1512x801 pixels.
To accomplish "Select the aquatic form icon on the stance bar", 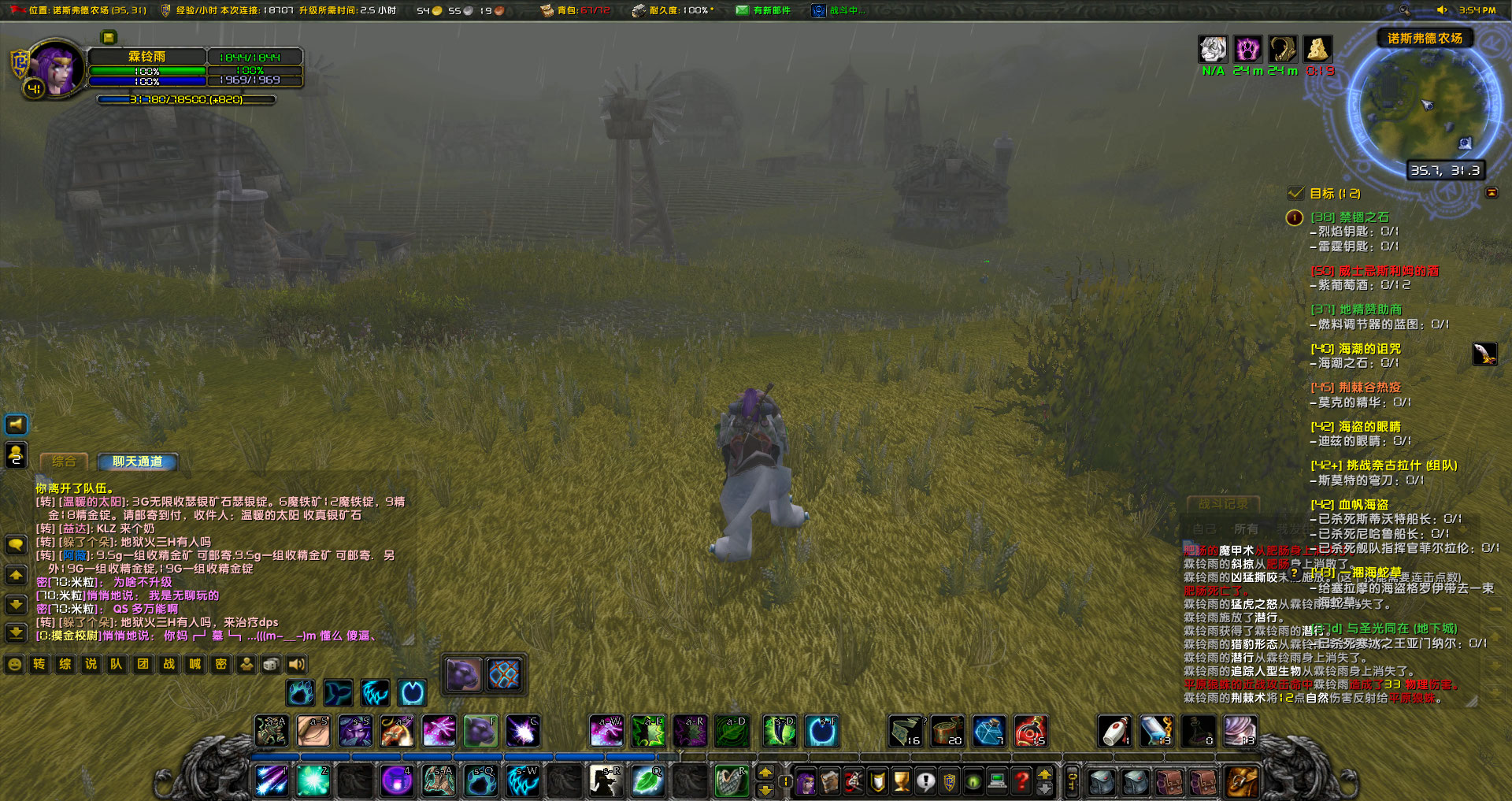I will click(339, 694).
